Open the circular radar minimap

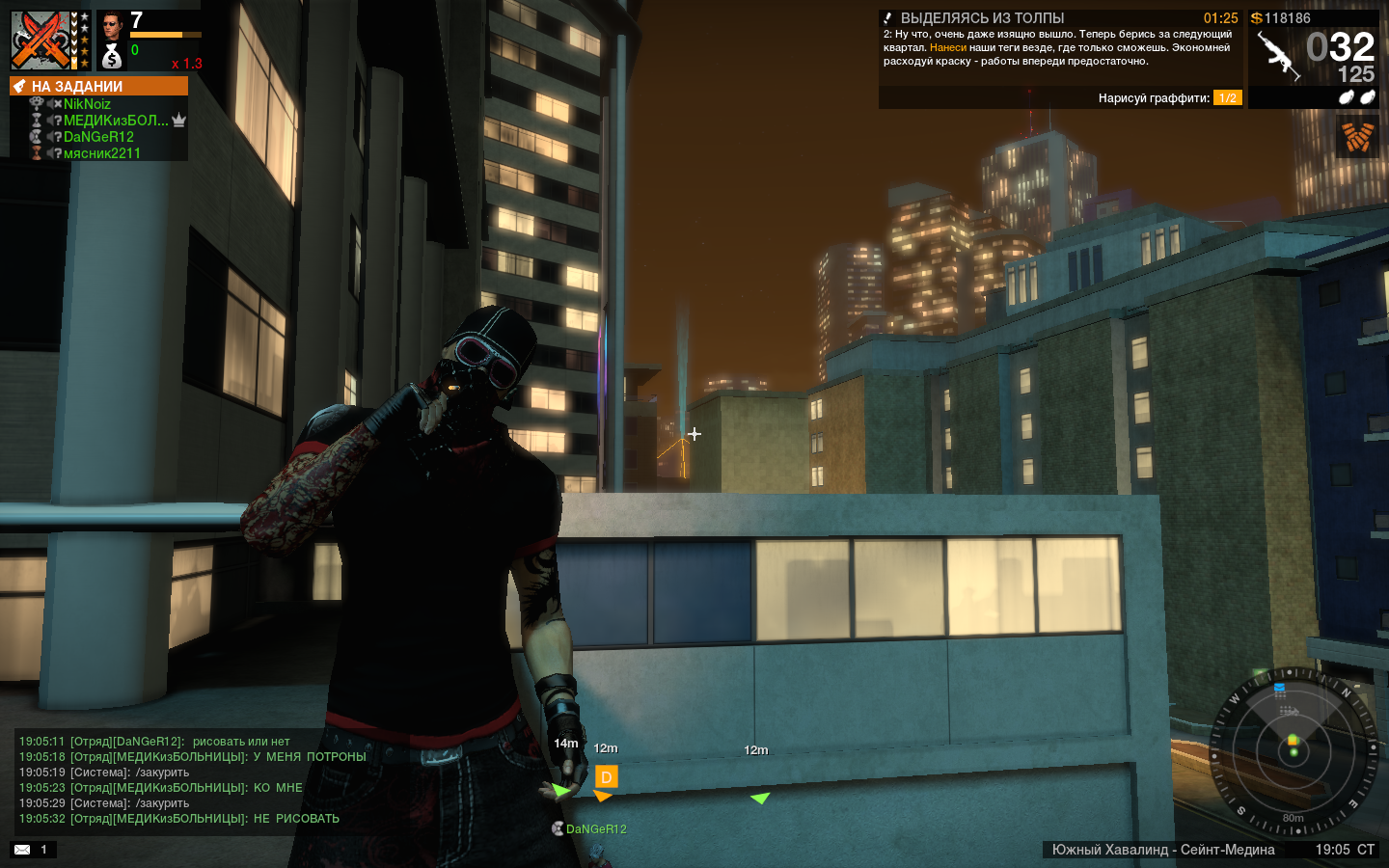click(x=1293, y=750)
